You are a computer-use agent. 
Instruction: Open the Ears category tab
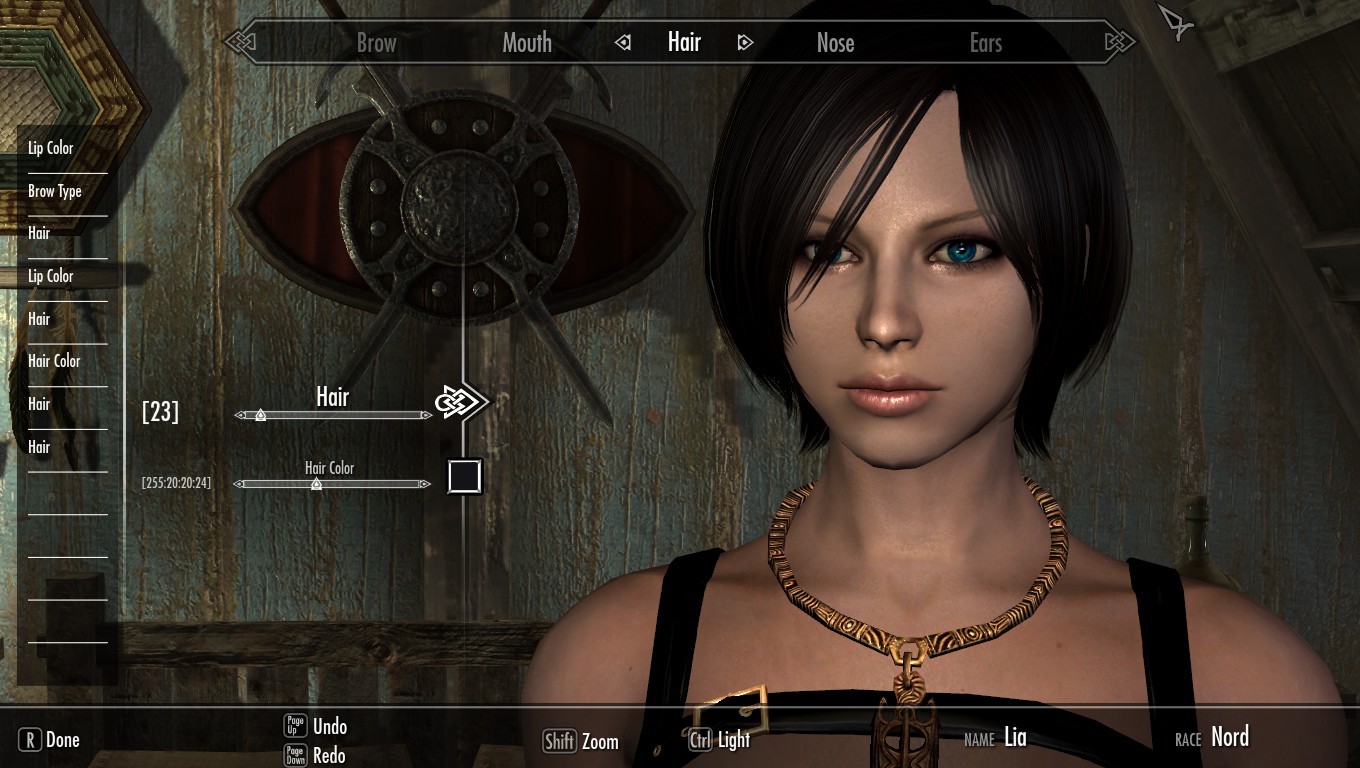[986, 43]
